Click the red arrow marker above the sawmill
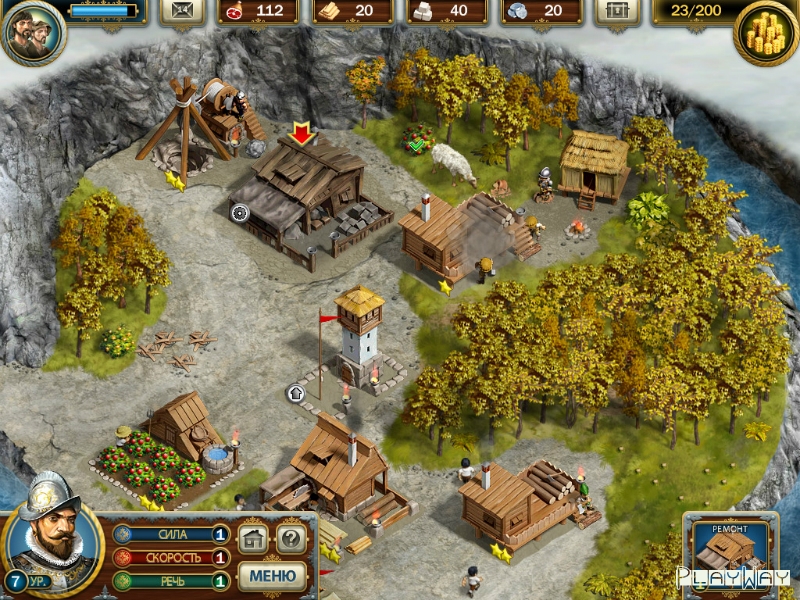The image size is (800, 600). coord(300,133)
